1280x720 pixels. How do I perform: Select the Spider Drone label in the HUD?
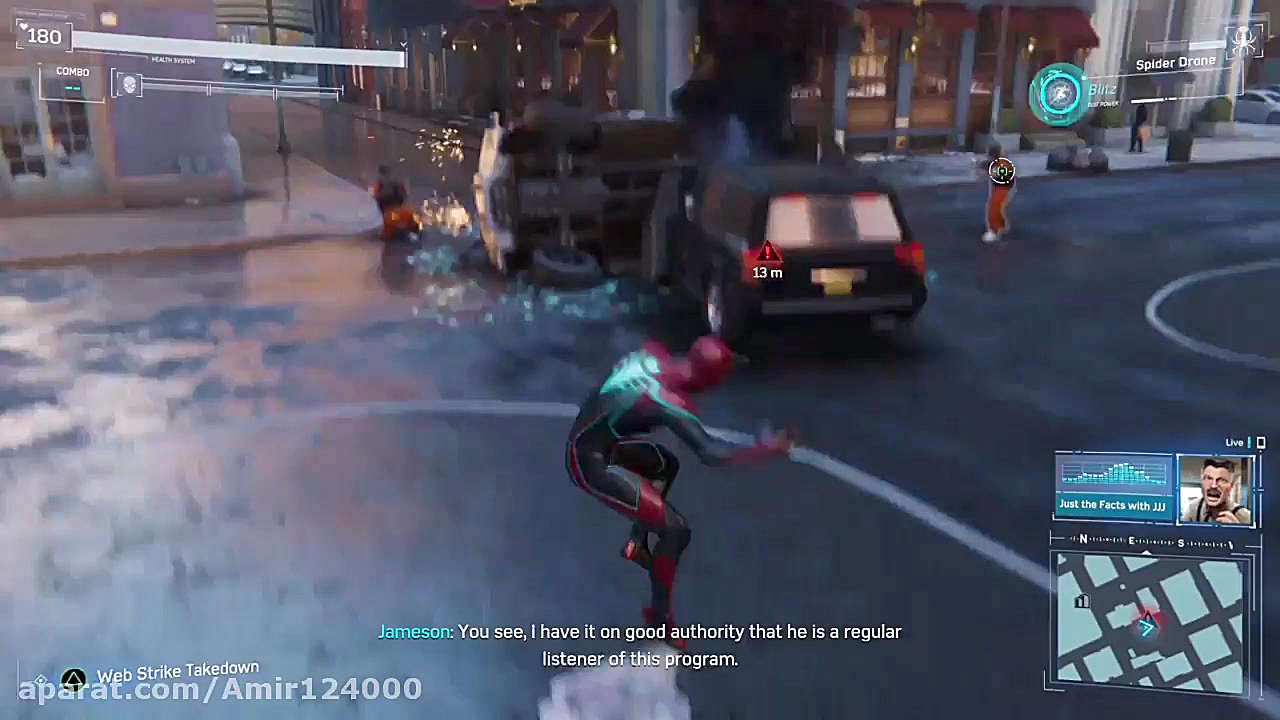(1176, 62)
